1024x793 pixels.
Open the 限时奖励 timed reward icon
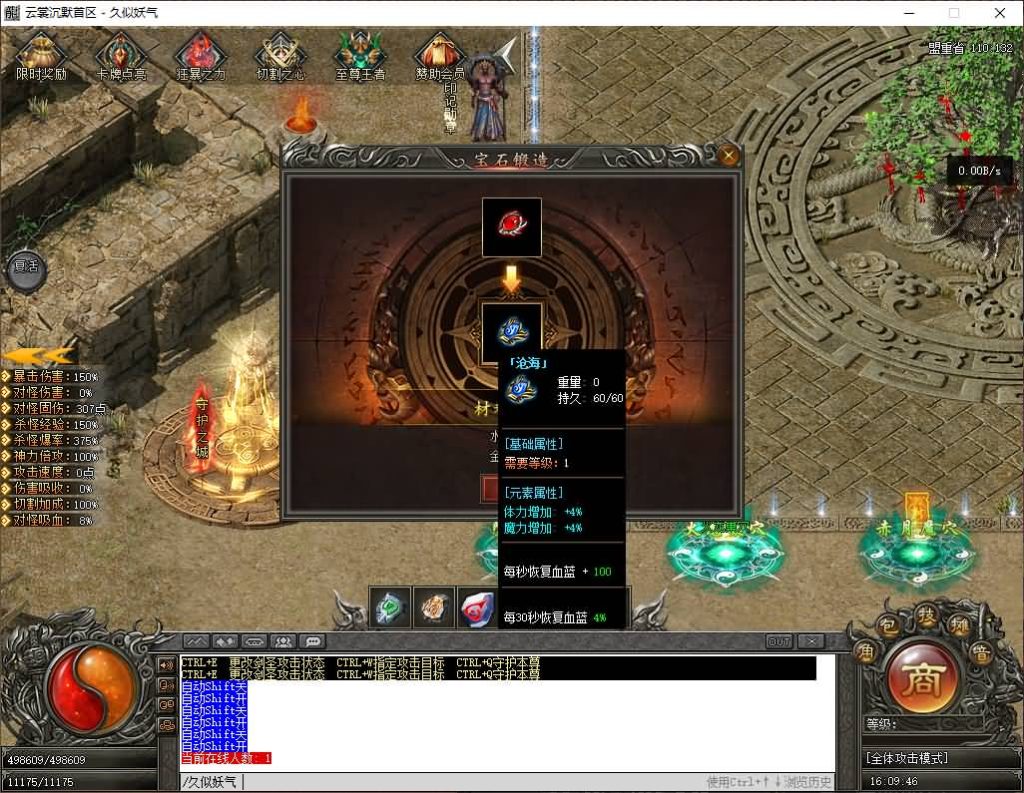click(41, 56)
